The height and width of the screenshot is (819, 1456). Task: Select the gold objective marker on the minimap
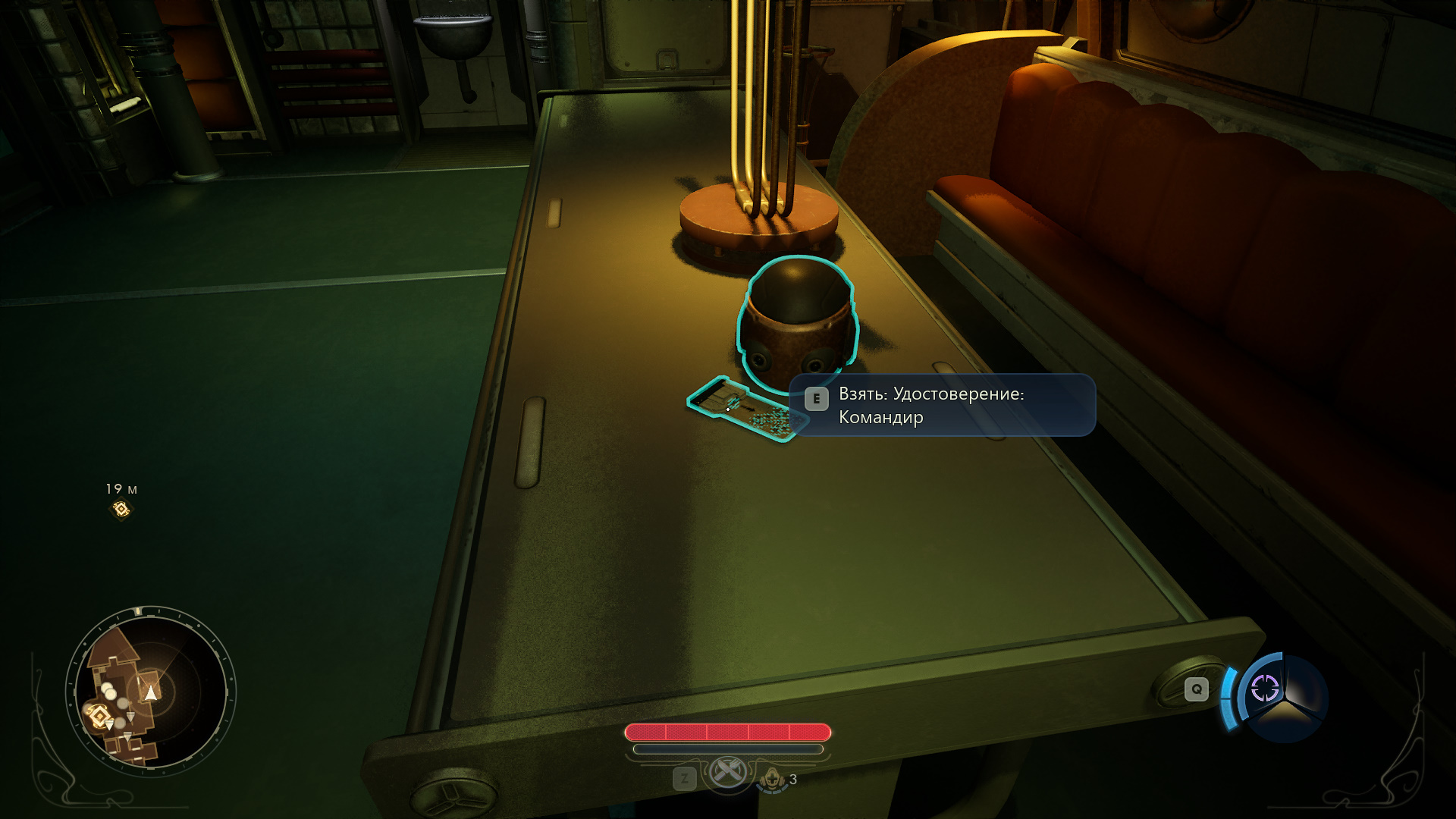[99, 715]
